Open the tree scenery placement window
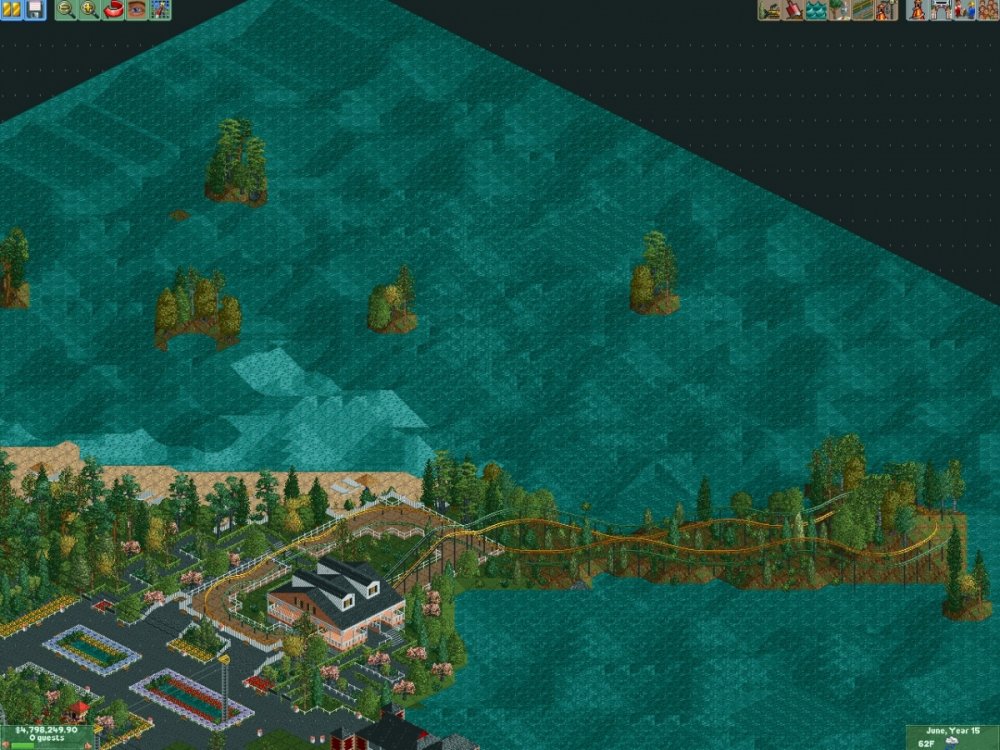Screen dimensions: 1000x750 click(839, 10)
